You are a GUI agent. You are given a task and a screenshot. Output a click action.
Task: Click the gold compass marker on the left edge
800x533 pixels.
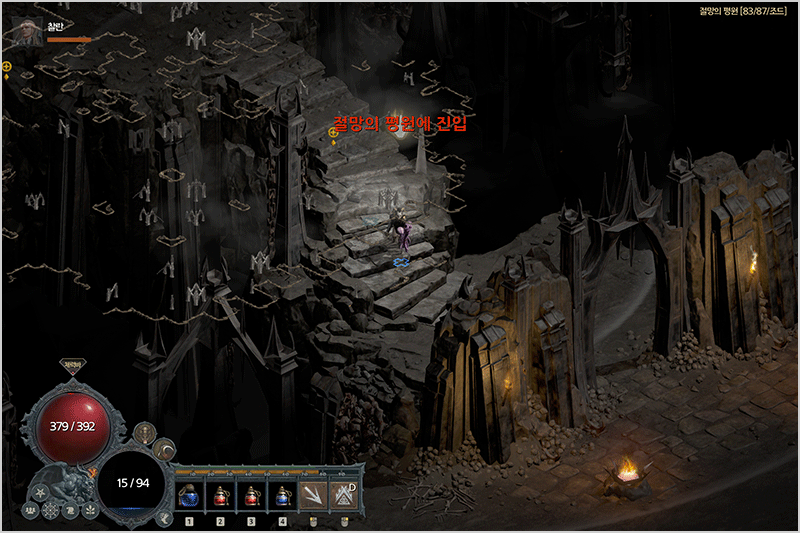(x=7, y=68)
